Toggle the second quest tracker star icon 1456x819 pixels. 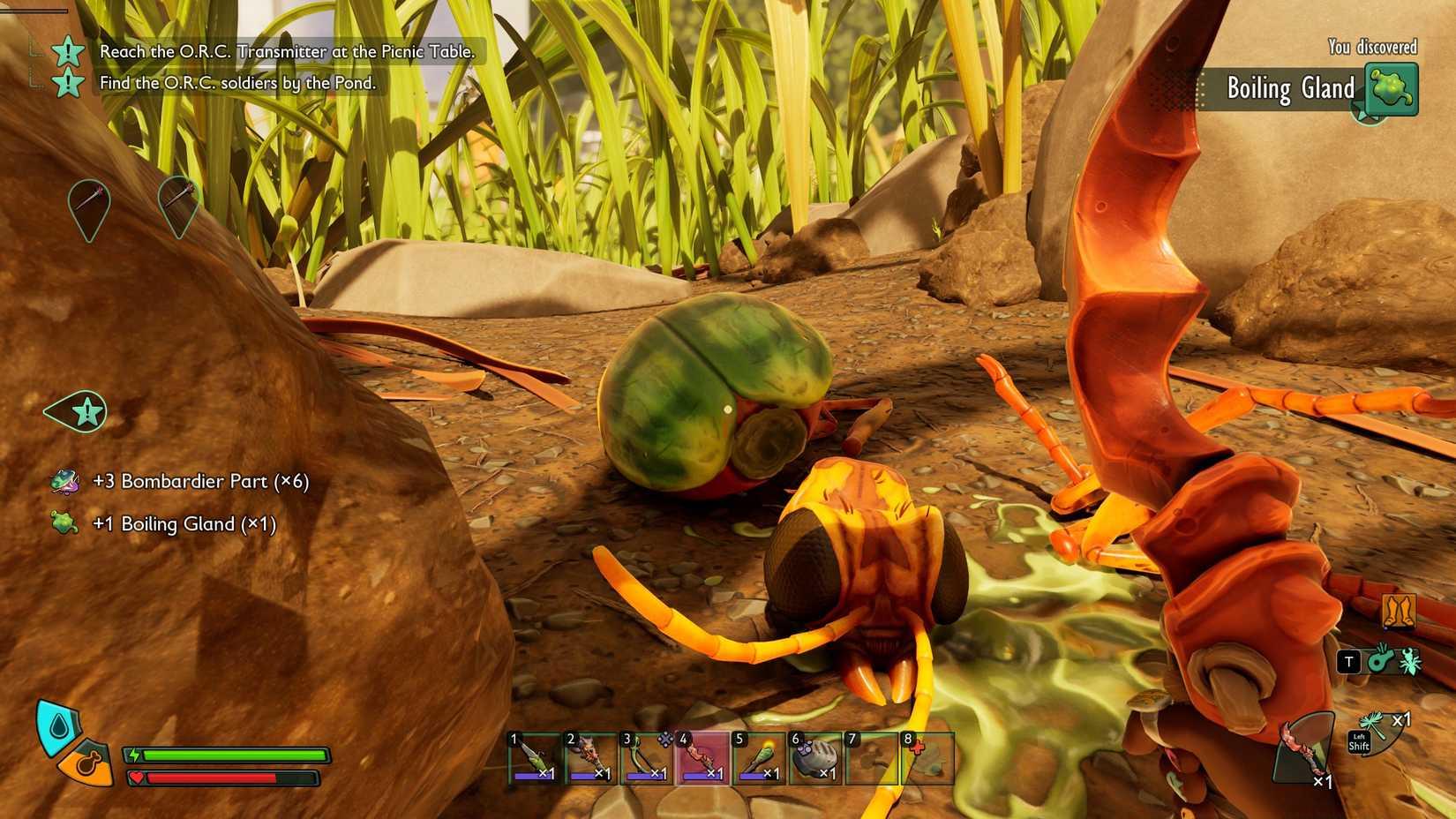point(69,83)
